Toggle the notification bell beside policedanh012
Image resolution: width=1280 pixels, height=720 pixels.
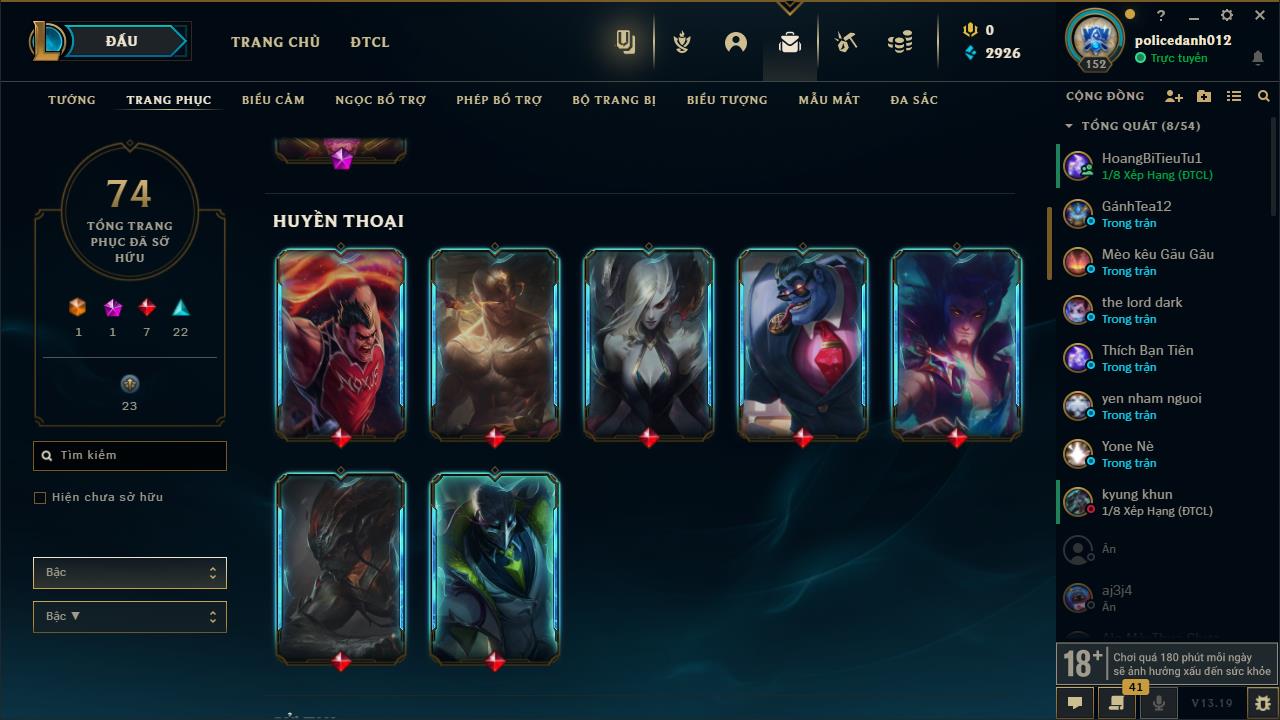click(1258, 60)
